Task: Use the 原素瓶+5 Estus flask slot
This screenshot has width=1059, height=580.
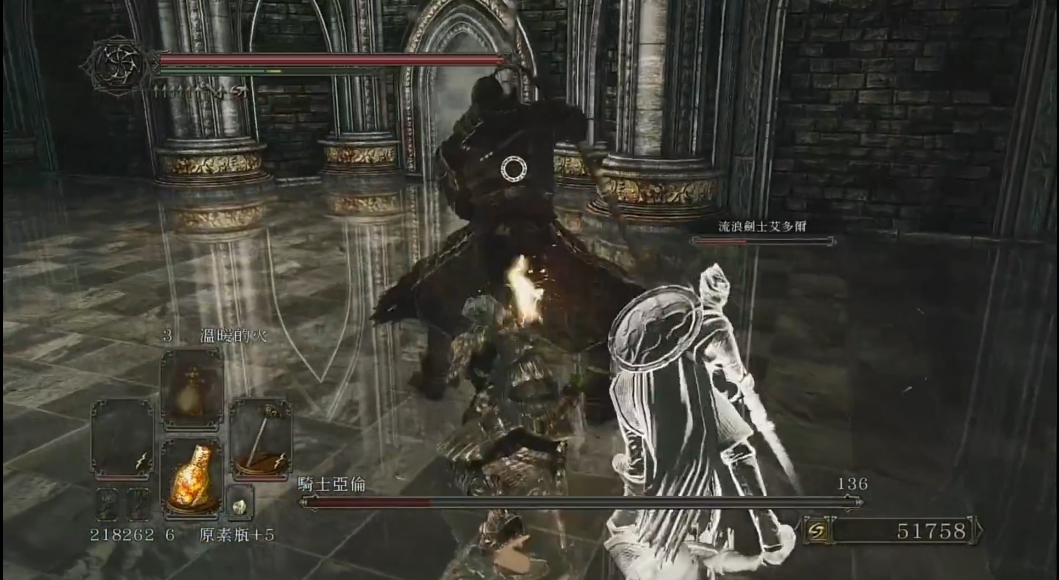Action: click(x=192, y=474)
